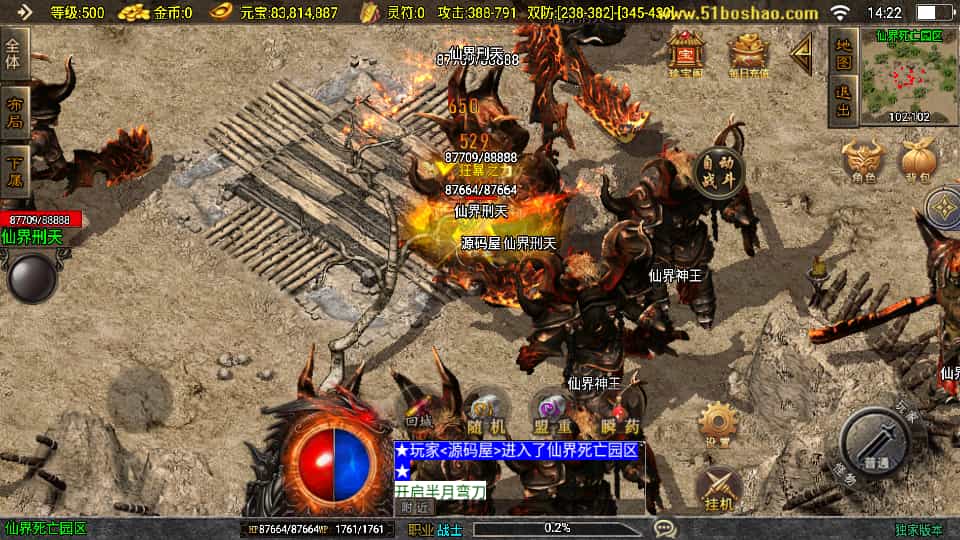Select the 布局 layout tab
This screenshot has height=540, width=960.
pos(14,112)
